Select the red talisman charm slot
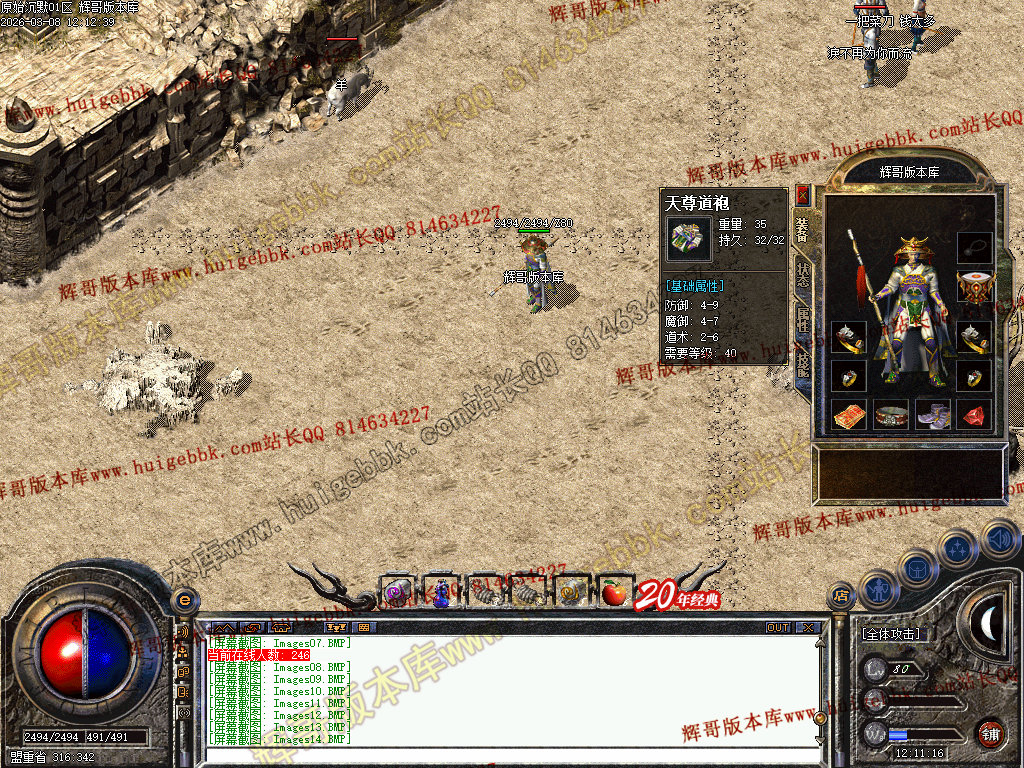Screen dimensions: 1024x768 point(848,413)
